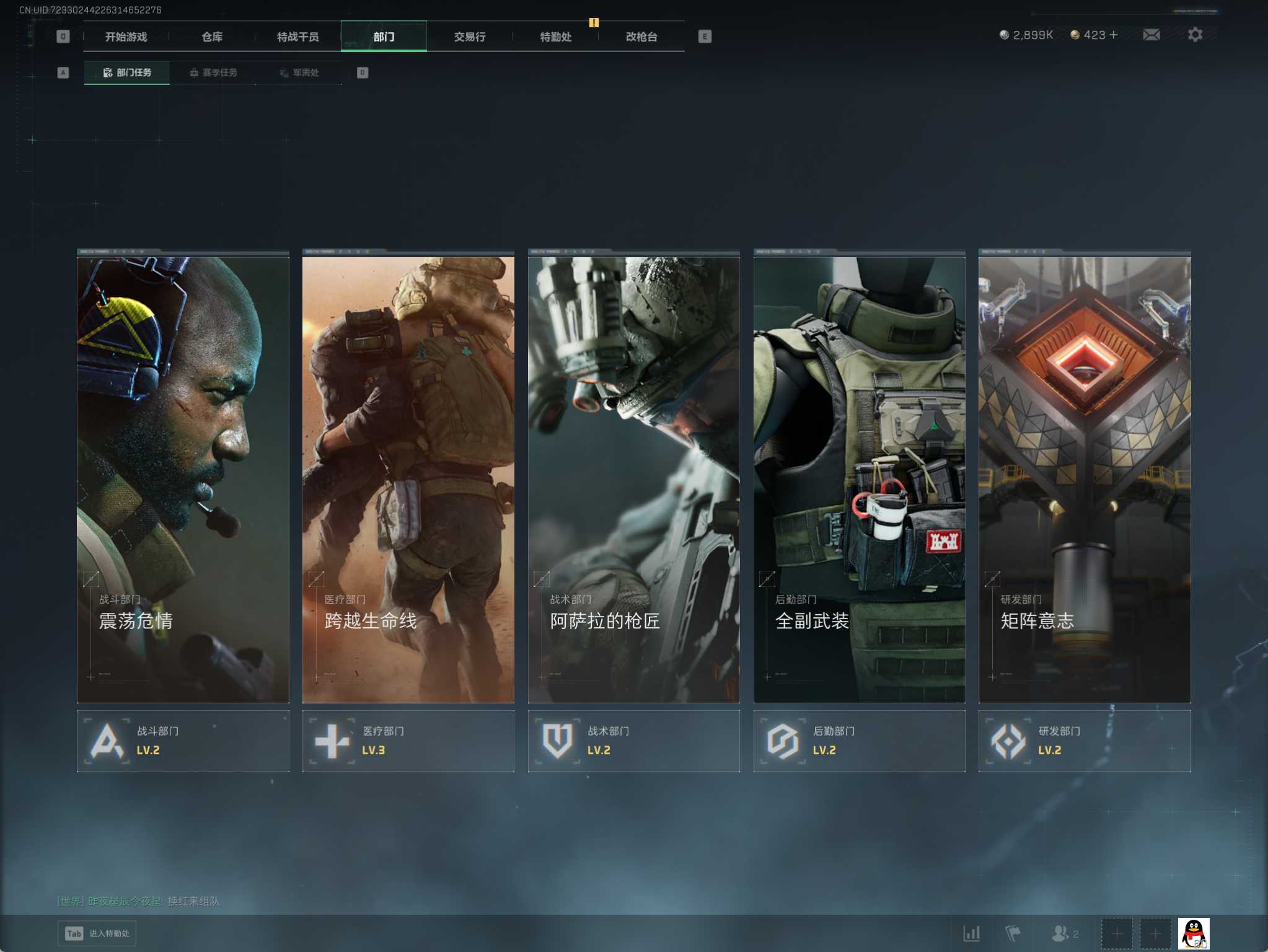Switch to 赛季任务 sub-tab

(213, 73)
